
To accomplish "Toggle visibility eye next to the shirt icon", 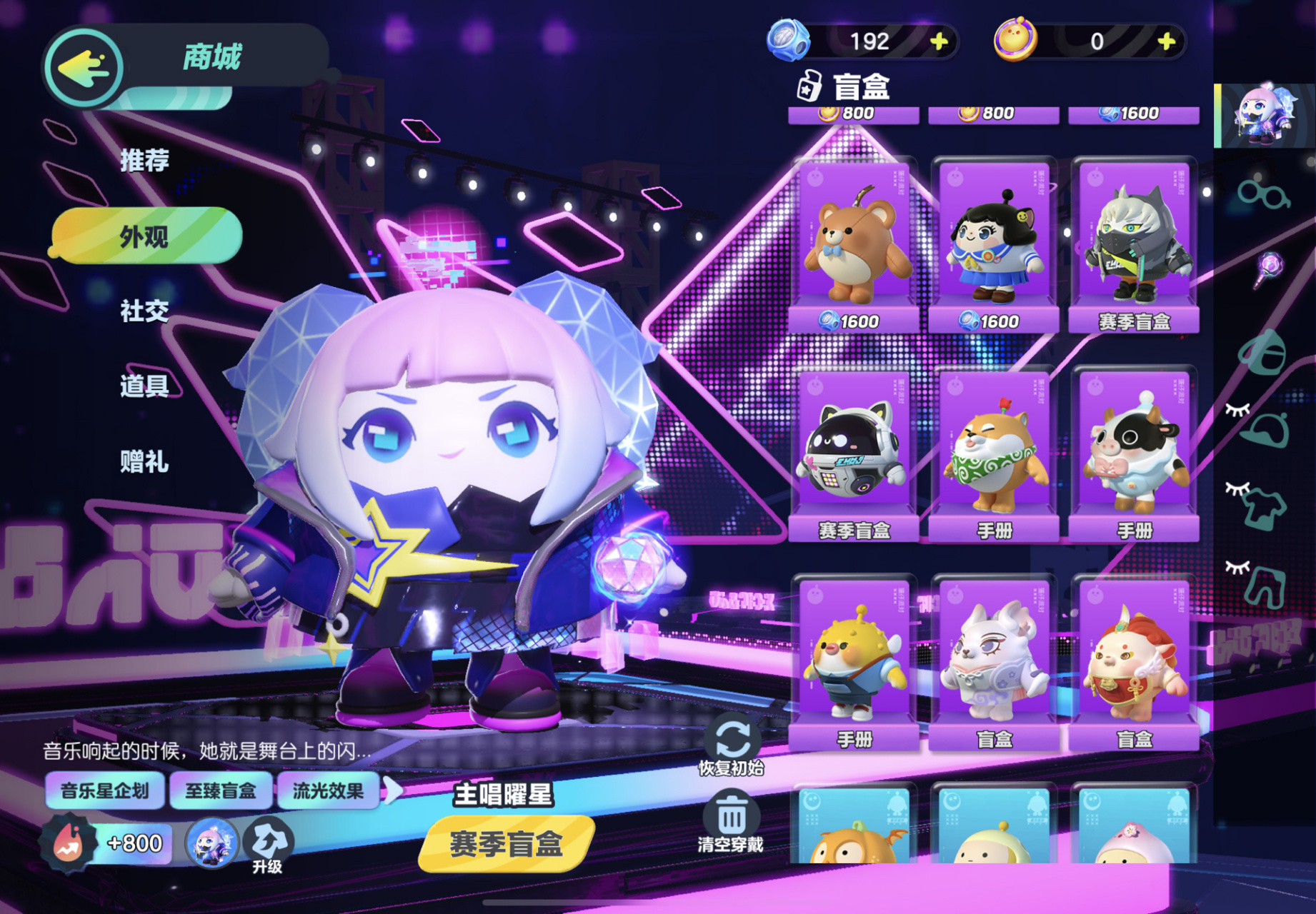I will (1238, 488).
